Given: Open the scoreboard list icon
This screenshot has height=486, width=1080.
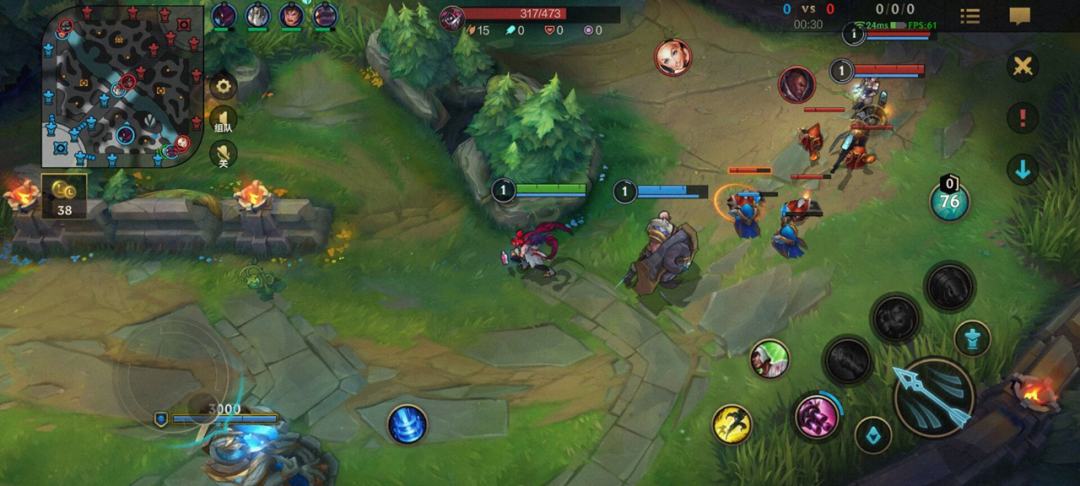Looking at the screenshot, I should tap(970, 16).
